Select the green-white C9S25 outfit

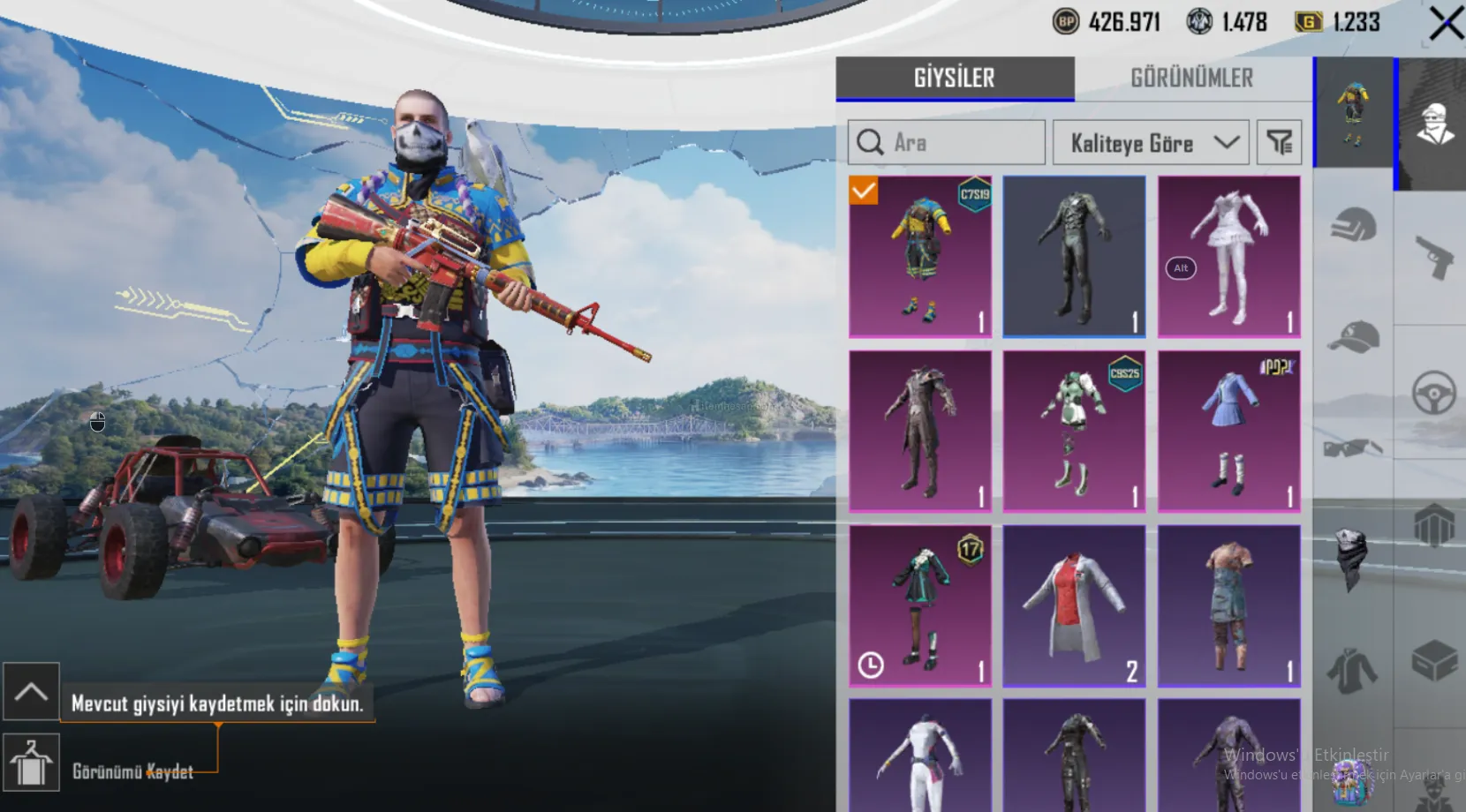(1074, 431)
